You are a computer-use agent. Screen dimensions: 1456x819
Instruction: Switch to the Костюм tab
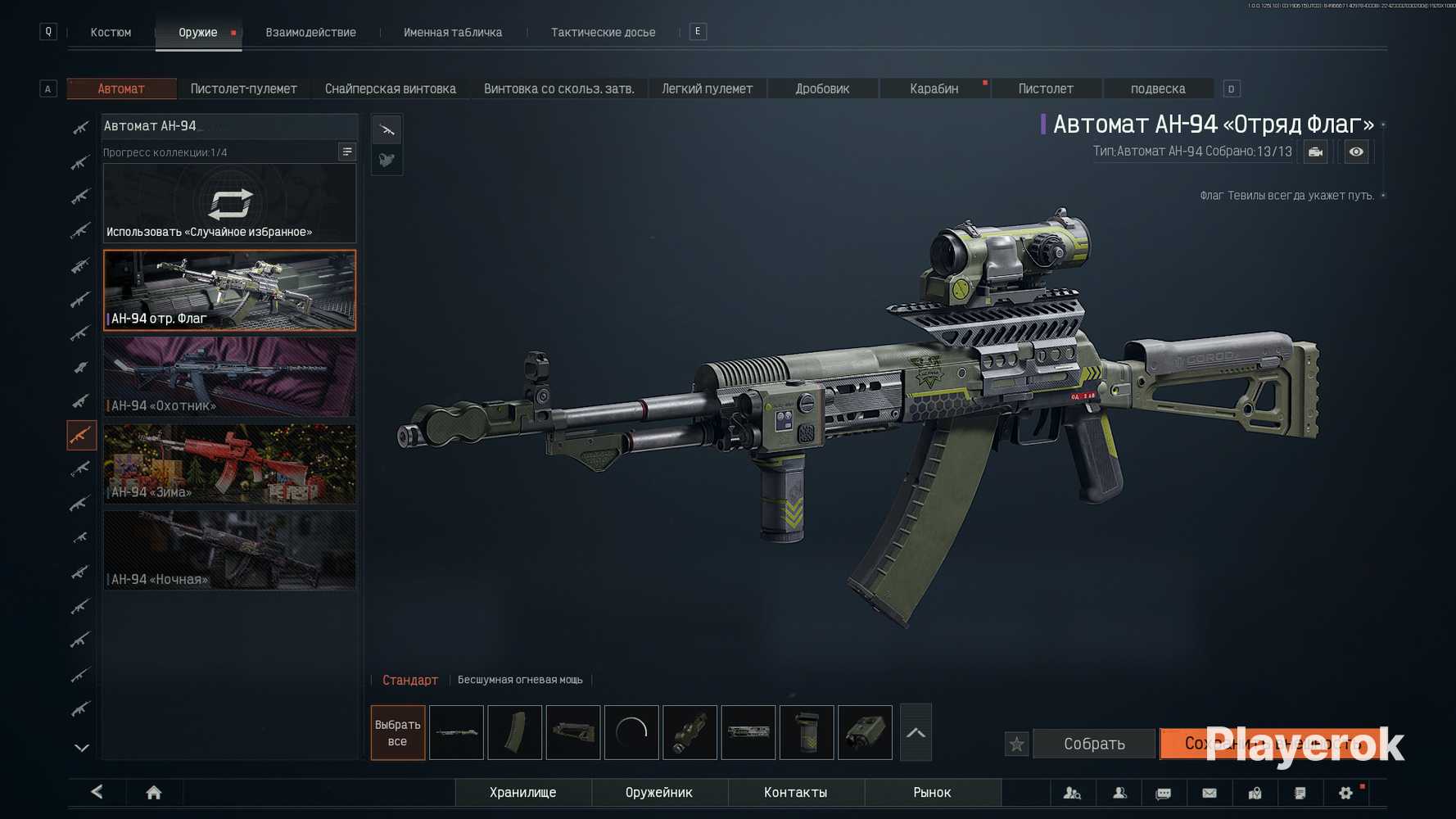(x=111, y=33)
